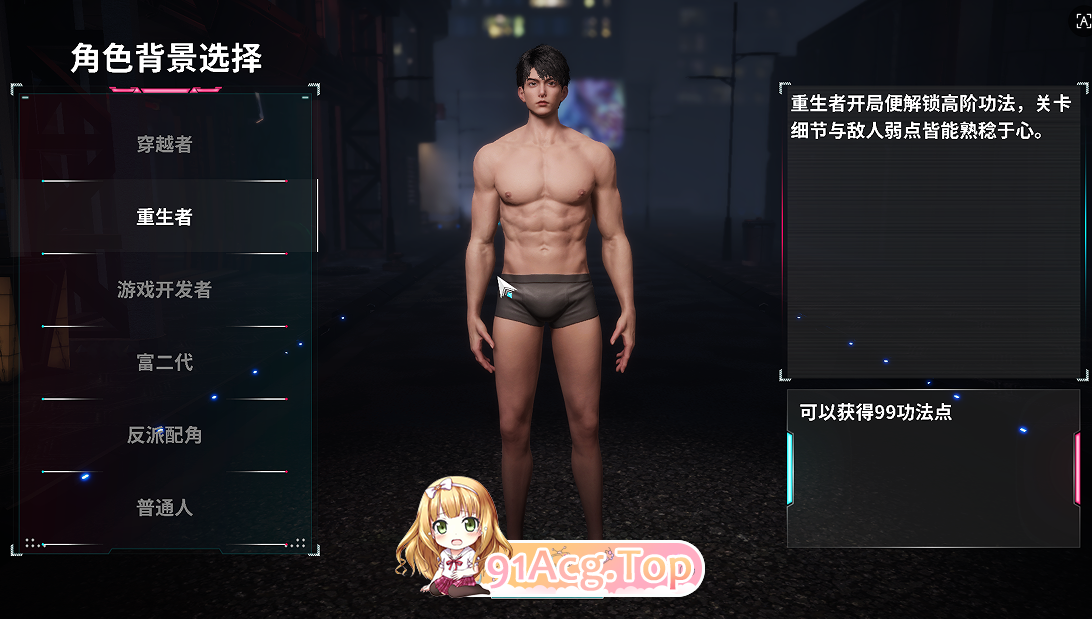Choose the 重生者 background option
The height and width of the screenshot is (619, 1092).
point(165,217)
